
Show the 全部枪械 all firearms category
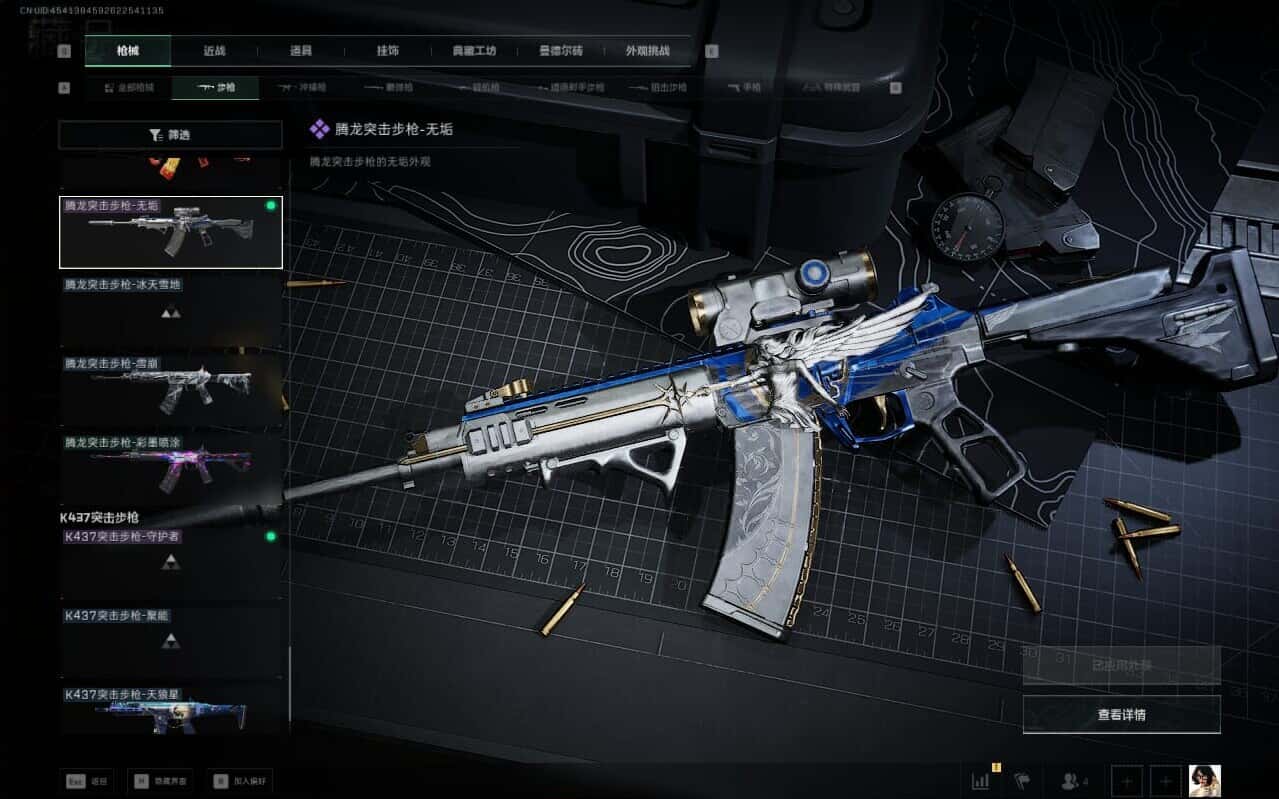pos(129,88)
